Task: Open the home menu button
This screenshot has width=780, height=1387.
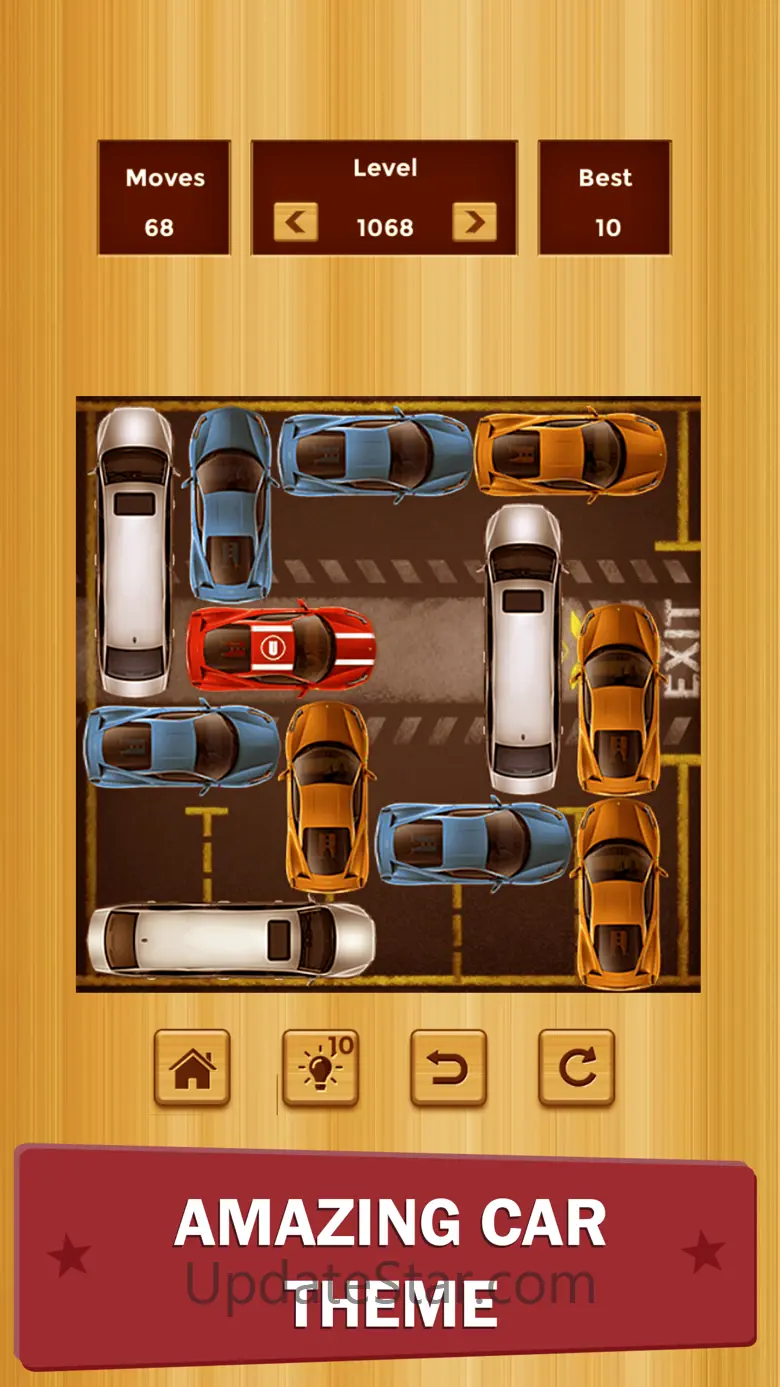Action: [x=192, y=1068]
